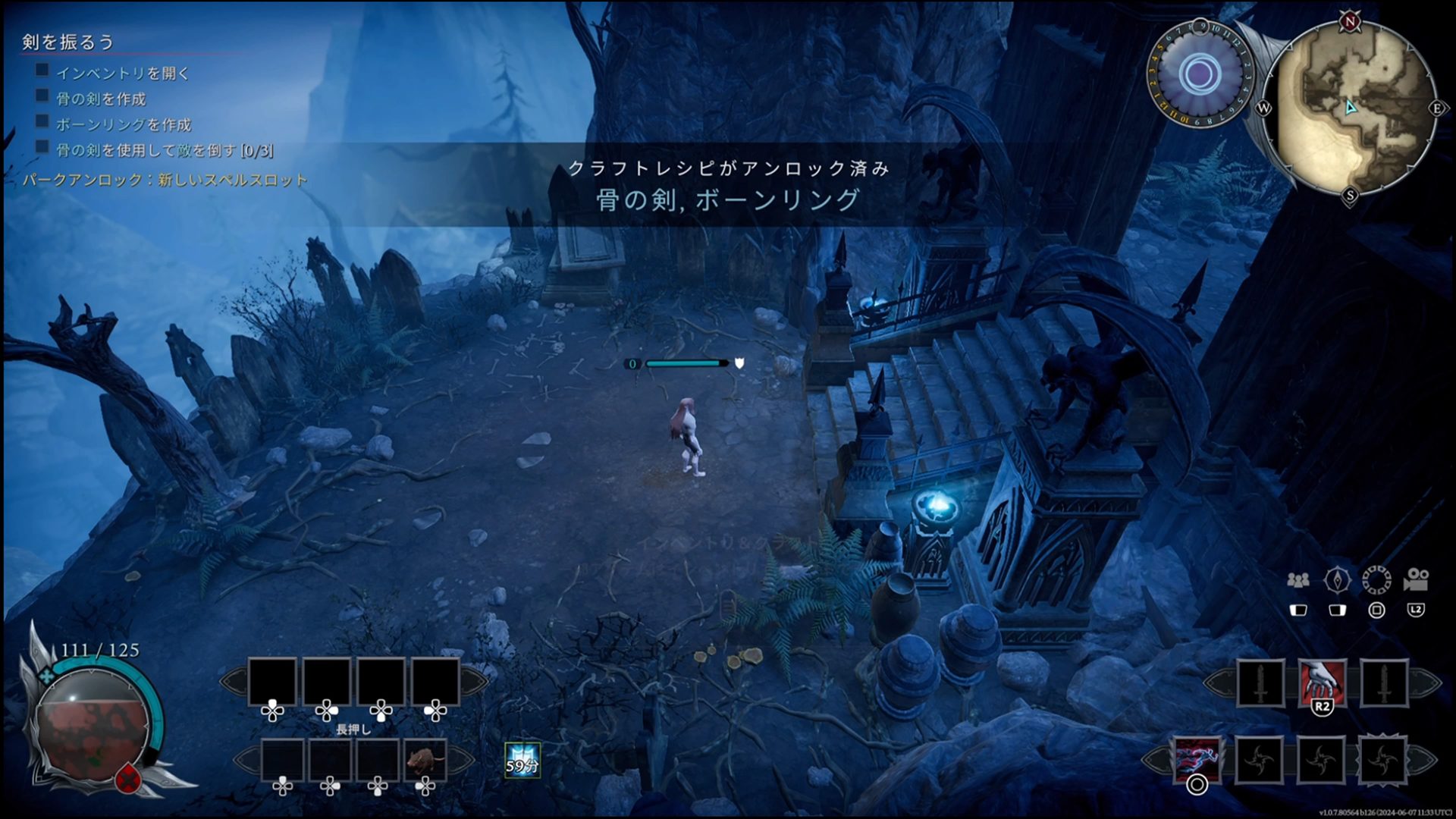Select the day-night cycle clock dial
Viewport: 1456px width, 819px height.
click(x=1199, y=74)
